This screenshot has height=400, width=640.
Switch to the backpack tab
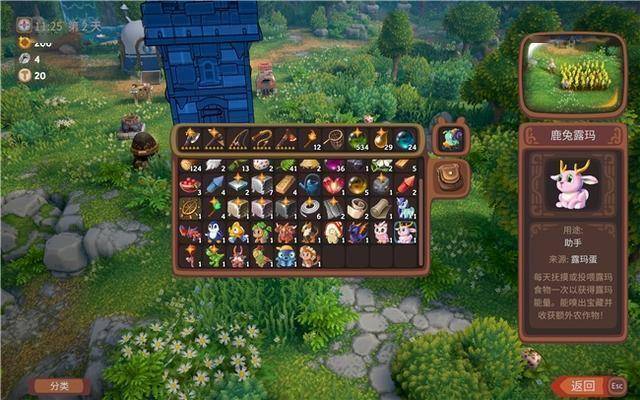(x=452, y=175)
